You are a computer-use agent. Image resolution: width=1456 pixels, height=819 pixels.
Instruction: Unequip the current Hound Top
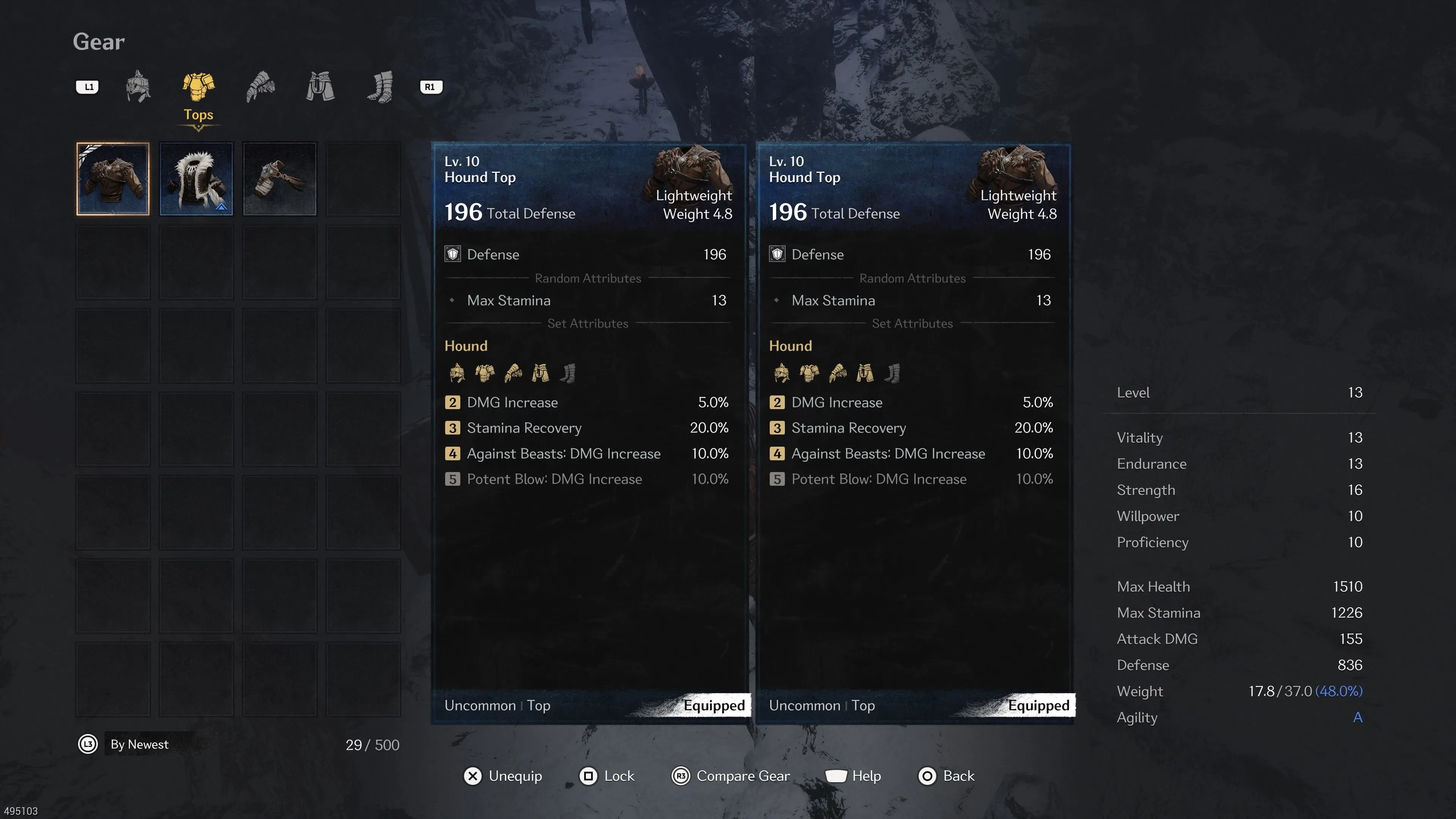click(x=502, y=776)
